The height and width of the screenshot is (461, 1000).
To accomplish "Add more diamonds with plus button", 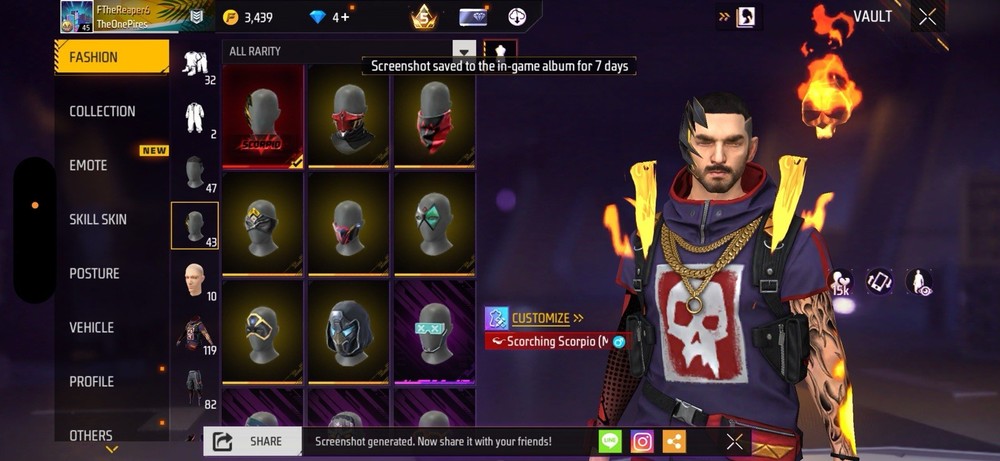I will point(341,17).
